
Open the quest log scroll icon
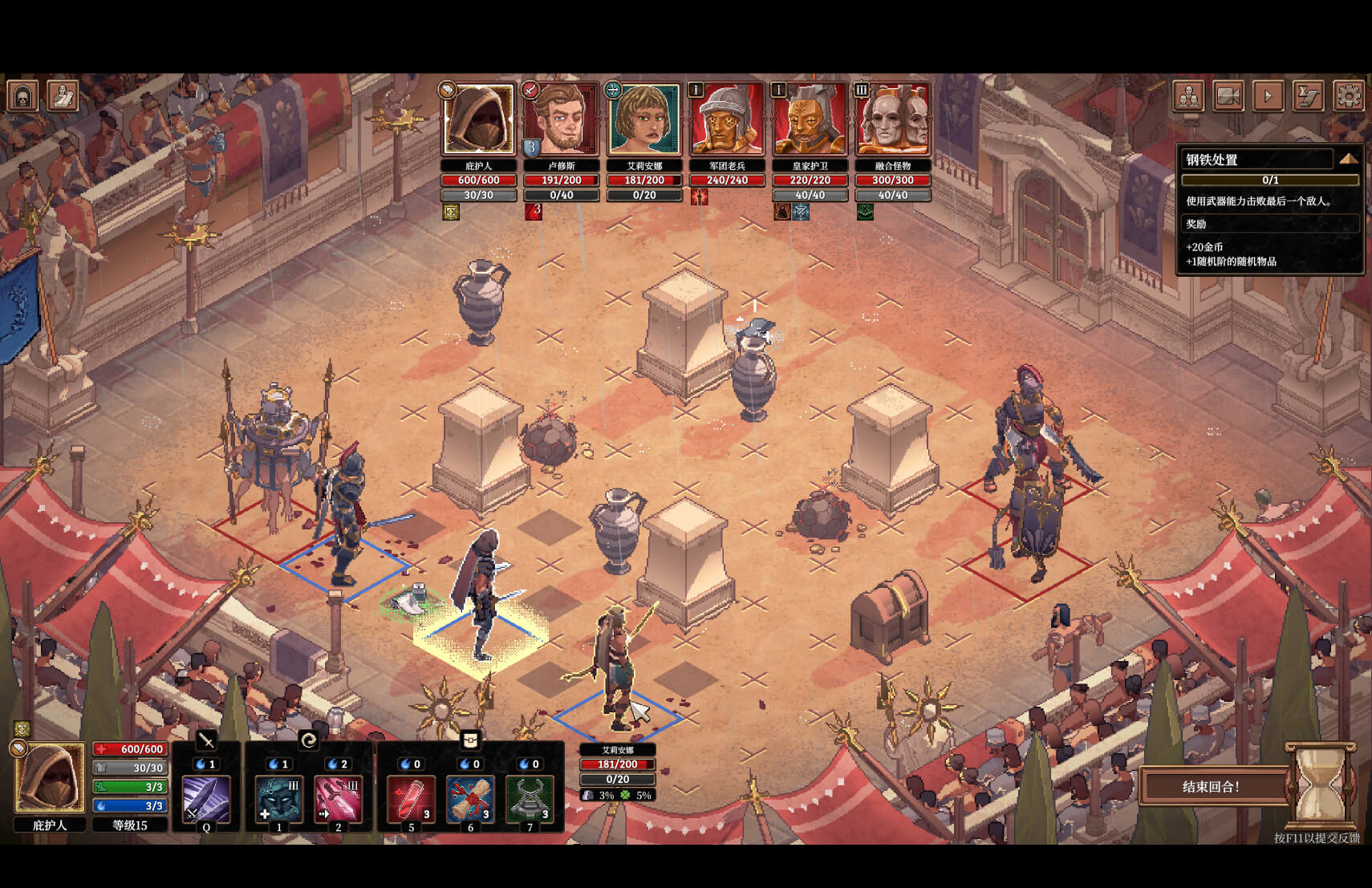click(x=1309, y=95)
